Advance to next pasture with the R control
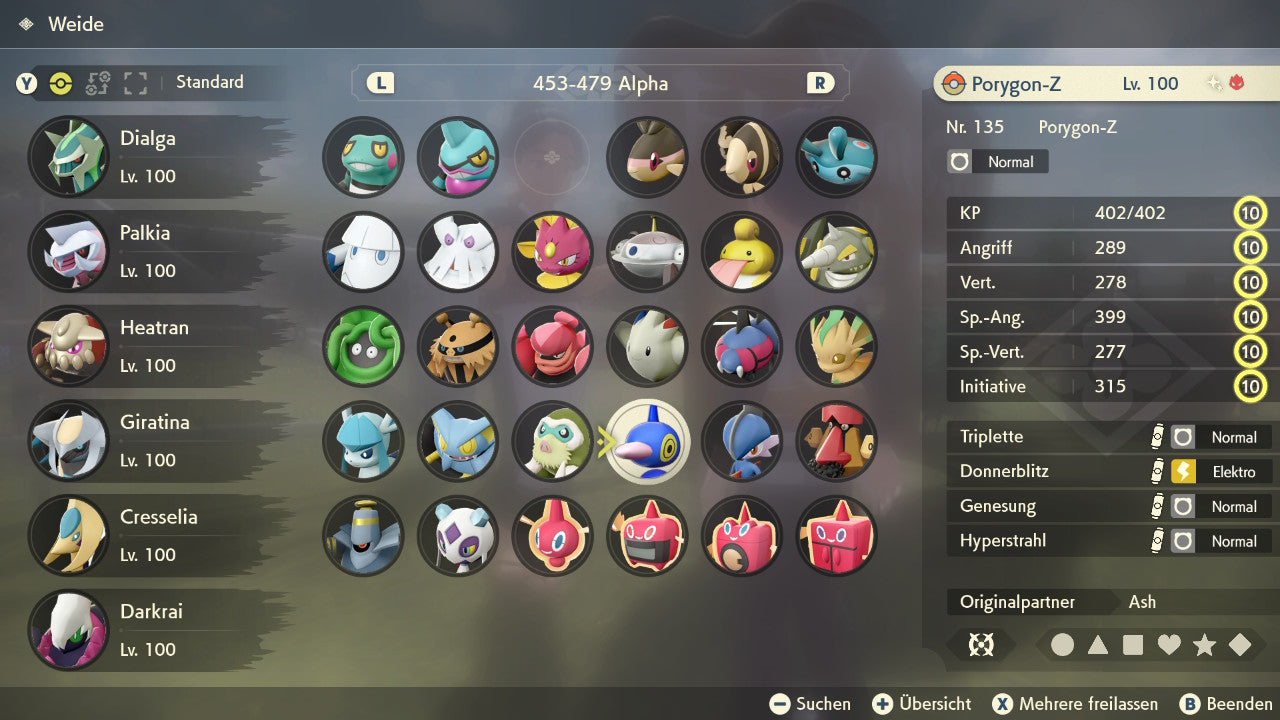1280x720 pixels. pos(819,84)
